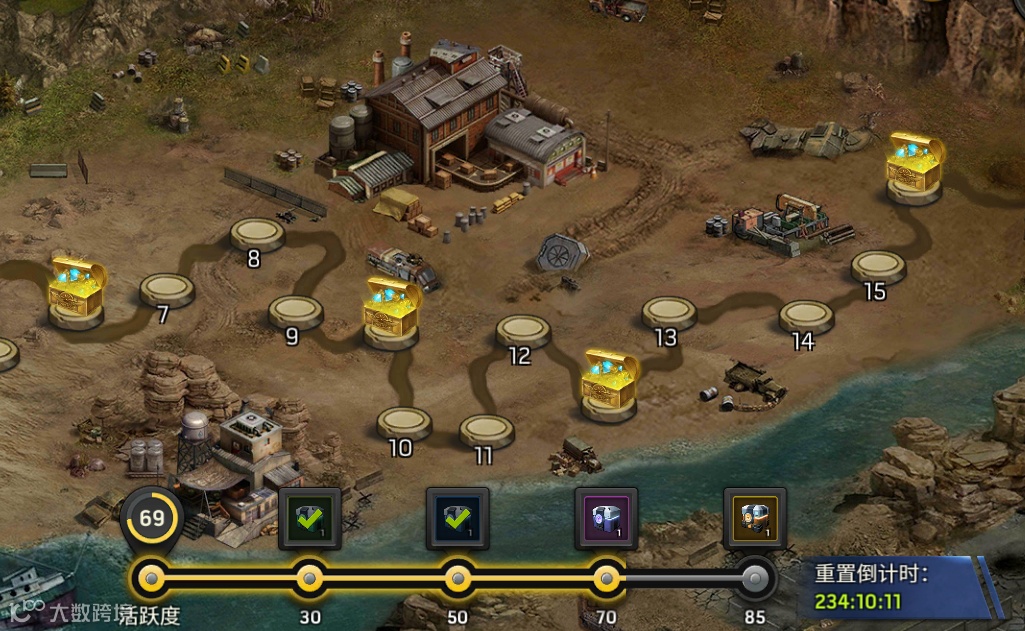Enter stage 15 node
This screenshot has height=631, width=1025.
click(x=878, y=266)
